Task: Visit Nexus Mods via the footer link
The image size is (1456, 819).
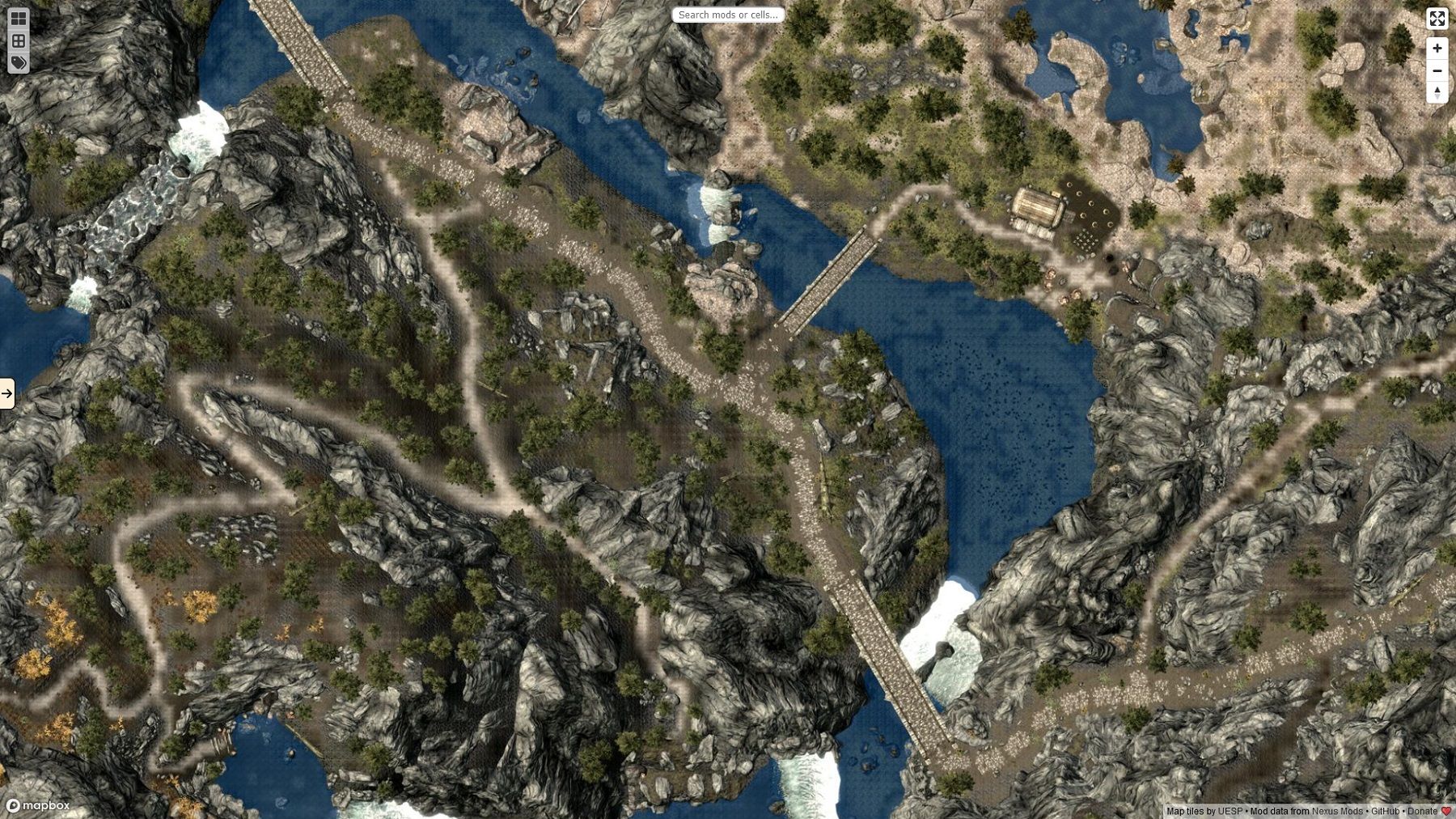Action: [1338, 811]
